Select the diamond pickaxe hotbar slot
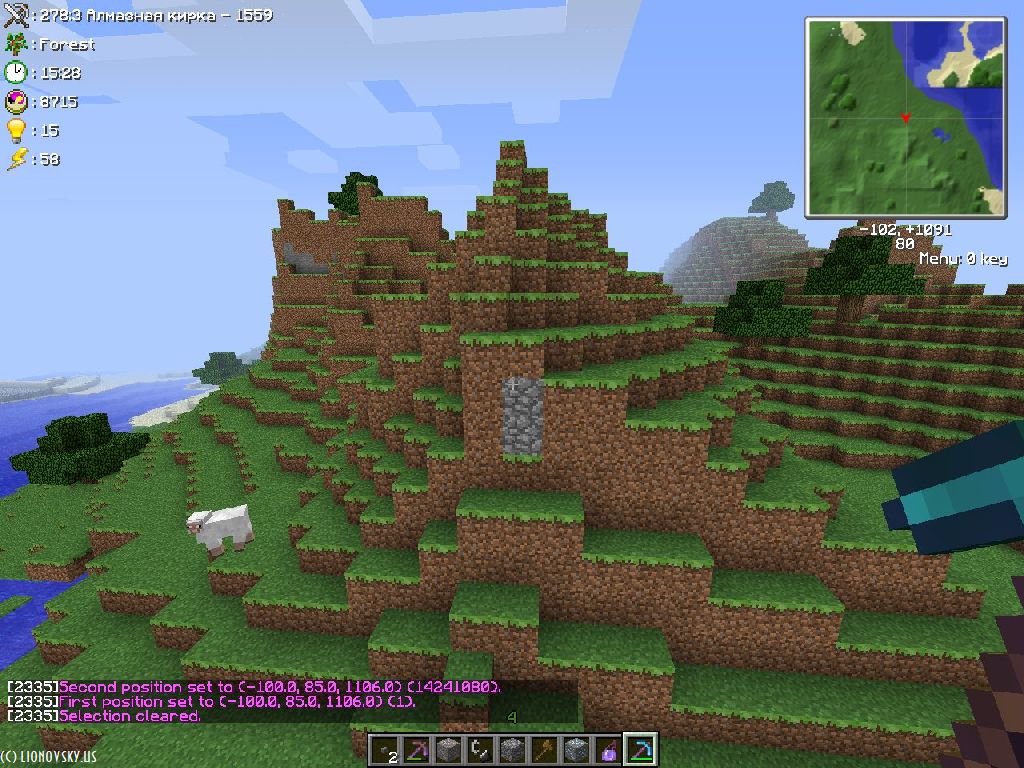 point(639,750)
